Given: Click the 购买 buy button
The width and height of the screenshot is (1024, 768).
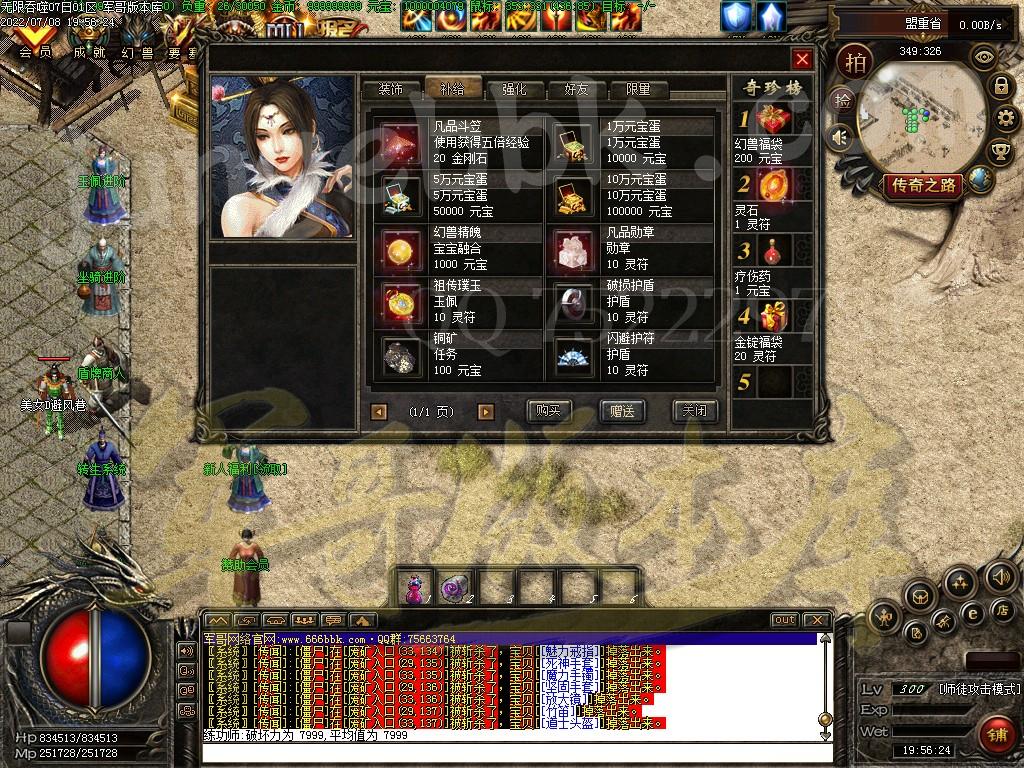Looking at the screenshot, I should pyautogui.click(x=548, y=411).
